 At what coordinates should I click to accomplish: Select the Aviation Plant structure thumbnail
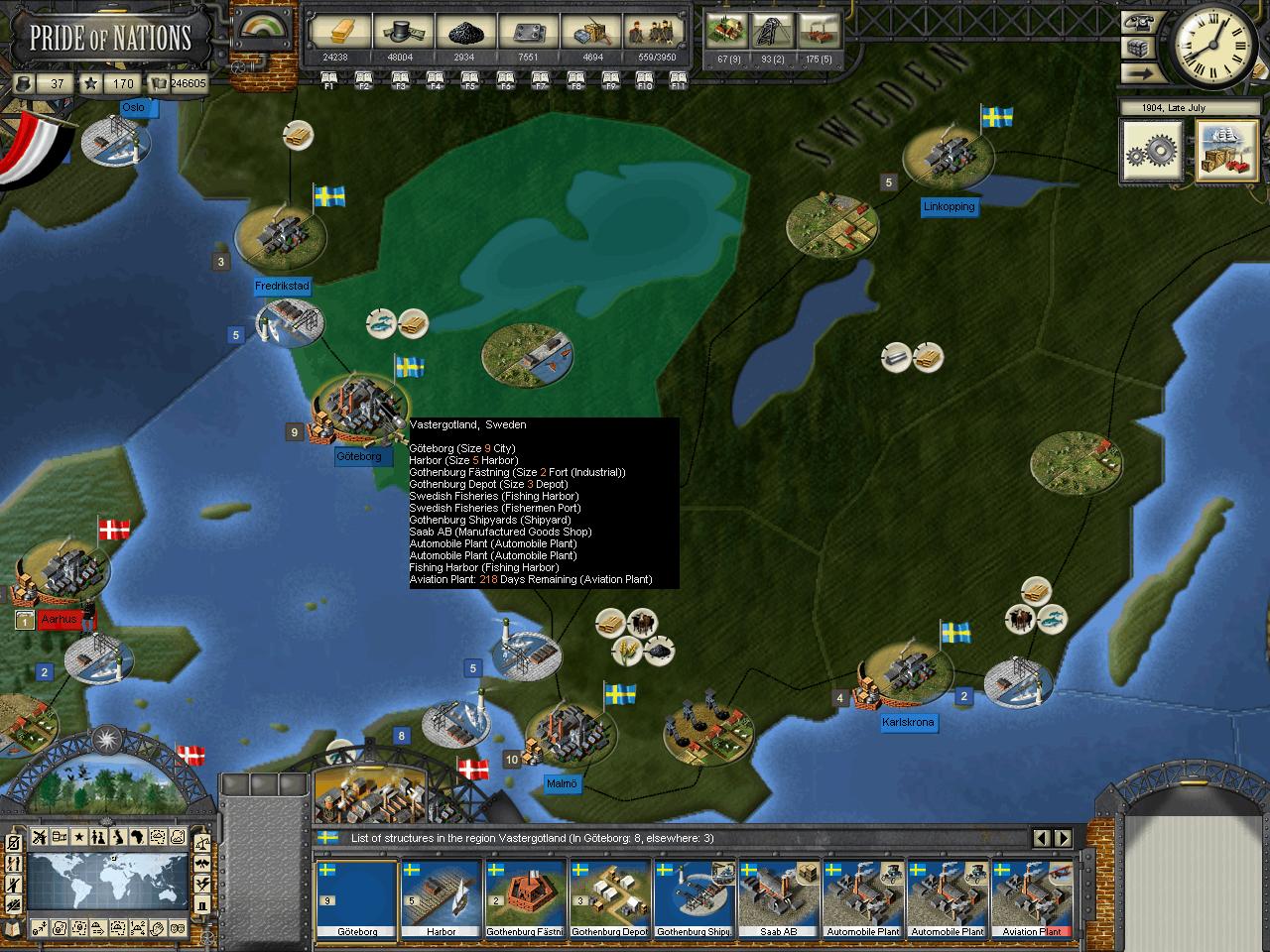[1031, 899]
